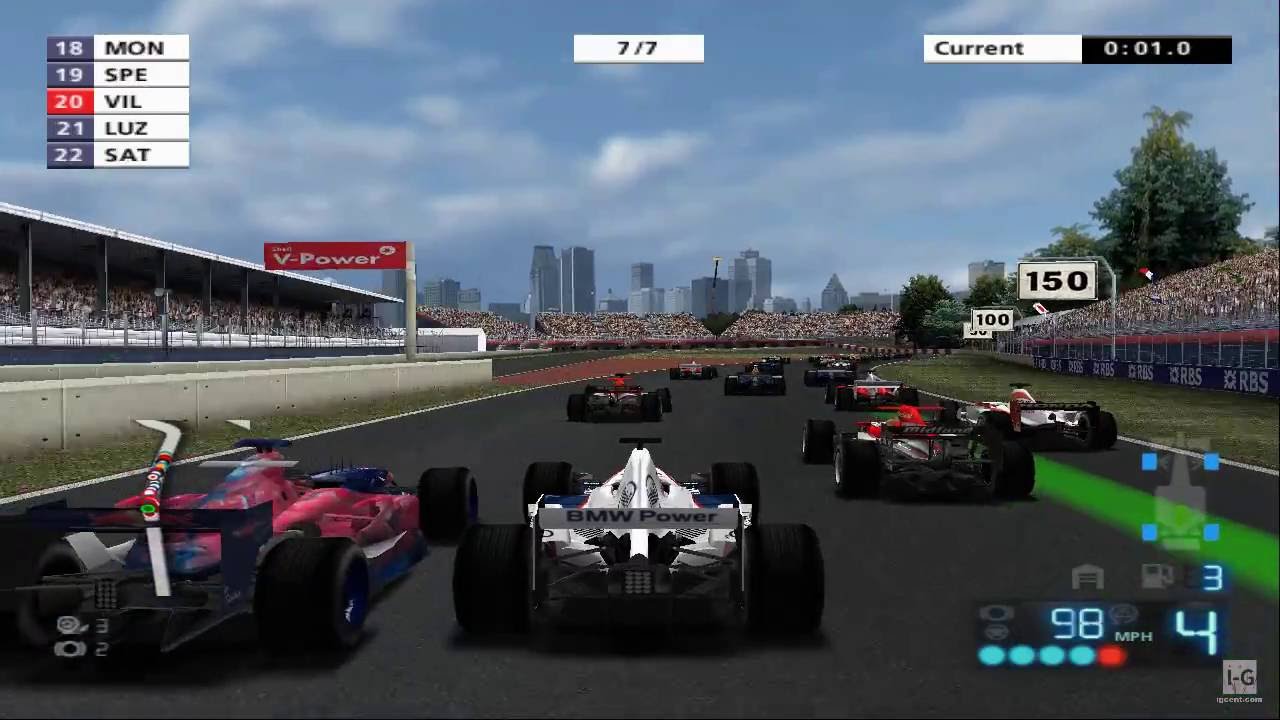The height and width of the screenshot is (720, 1280).
Task: Switch to the Current timing tab
Action: tap(1002, 48)
